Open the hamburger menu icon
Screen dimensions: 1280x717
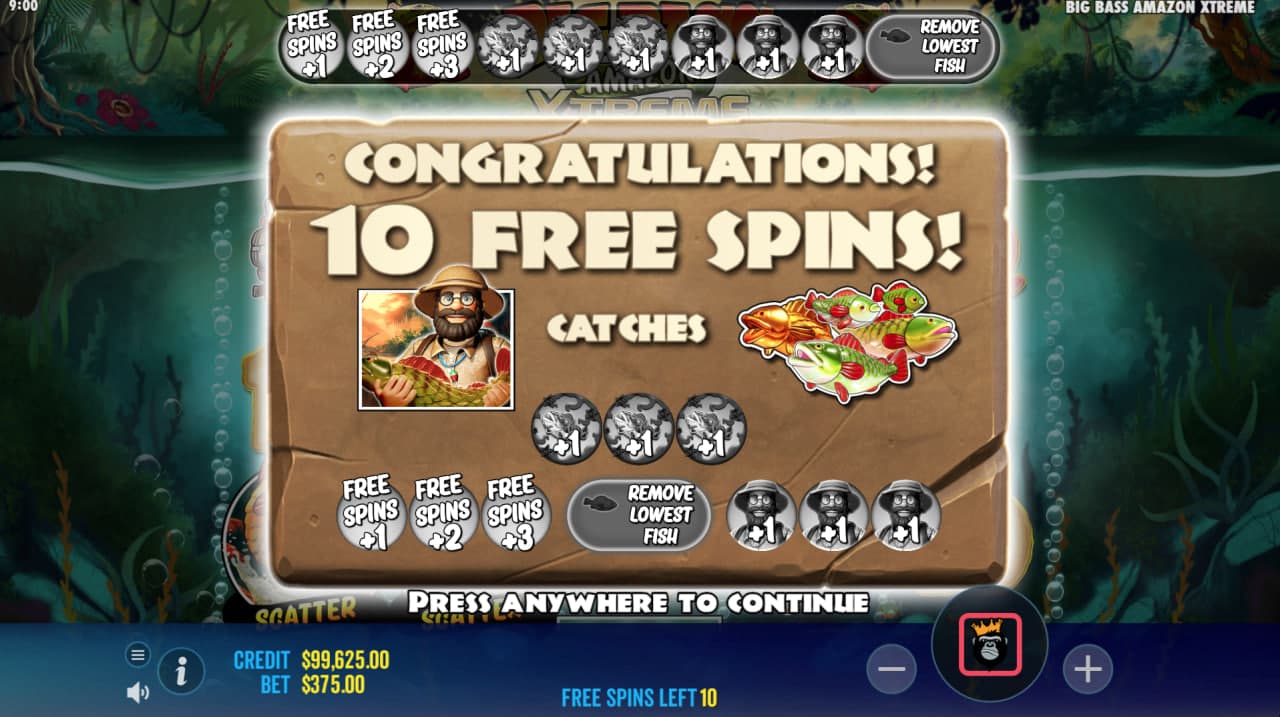(x=138, y=655)
